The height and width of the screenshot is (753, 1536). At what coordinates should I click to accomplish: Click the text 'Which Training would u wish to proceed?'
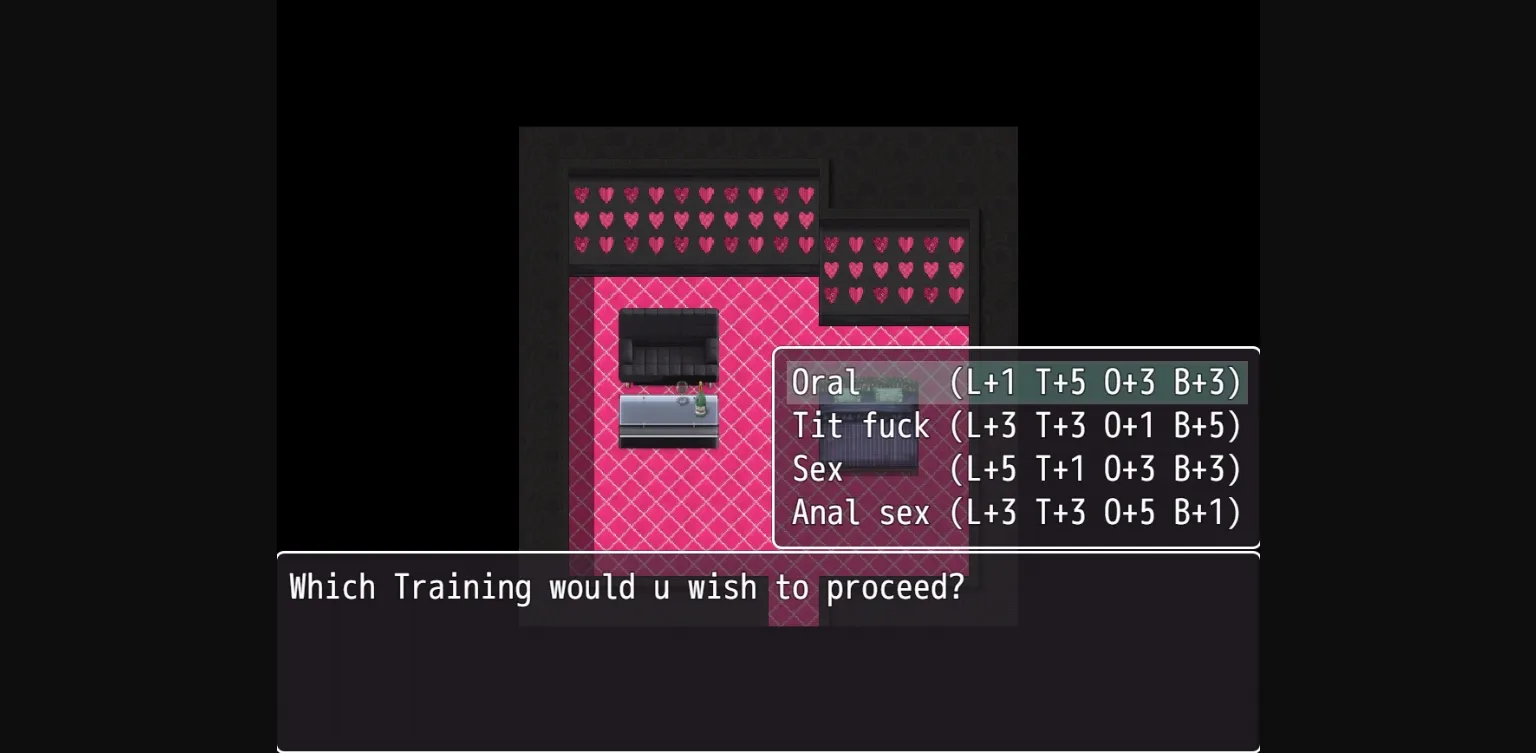(626, 587)
